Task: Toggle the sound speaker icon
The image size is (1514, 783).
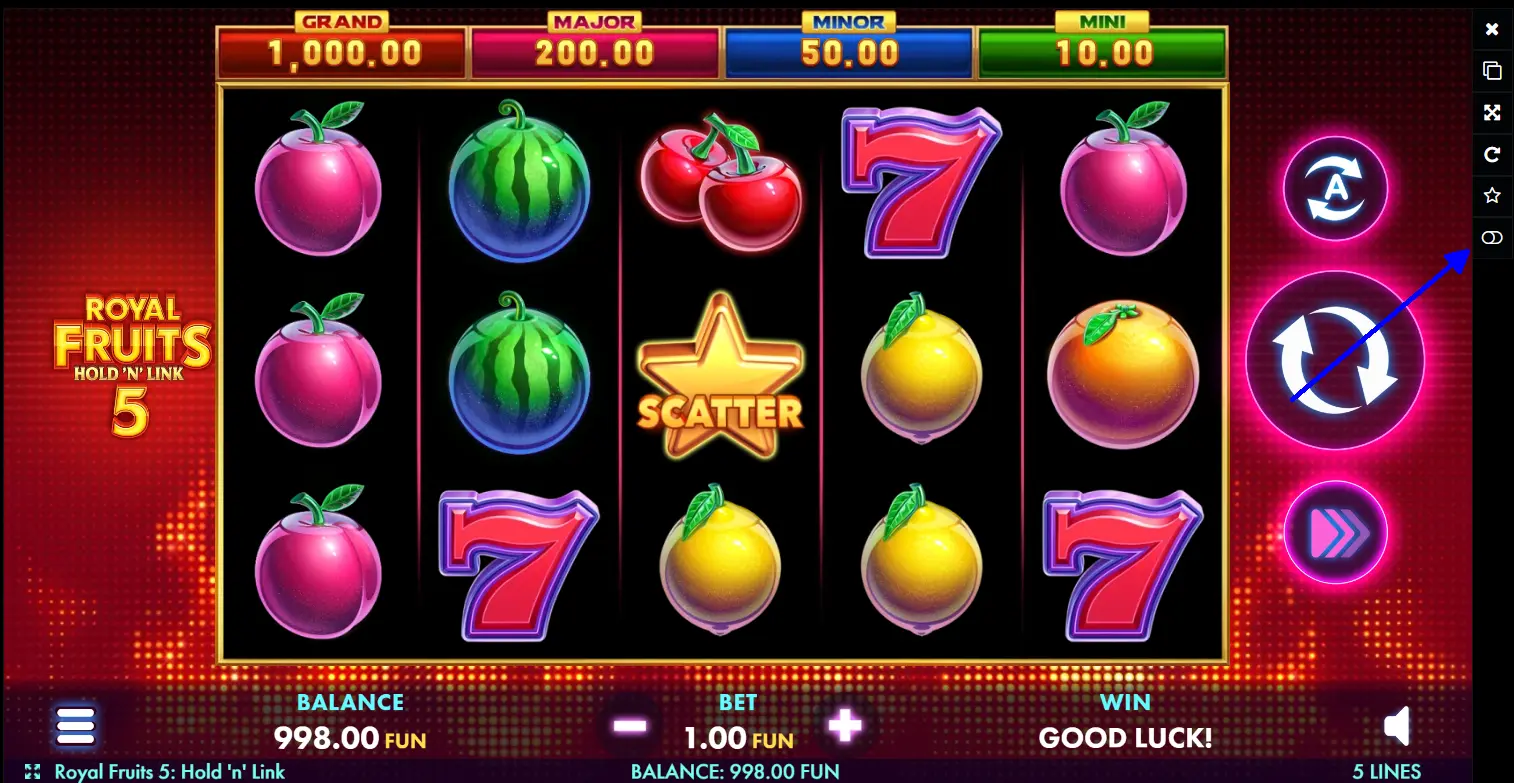Action: pyautogui.click(x=1397, y=727)
